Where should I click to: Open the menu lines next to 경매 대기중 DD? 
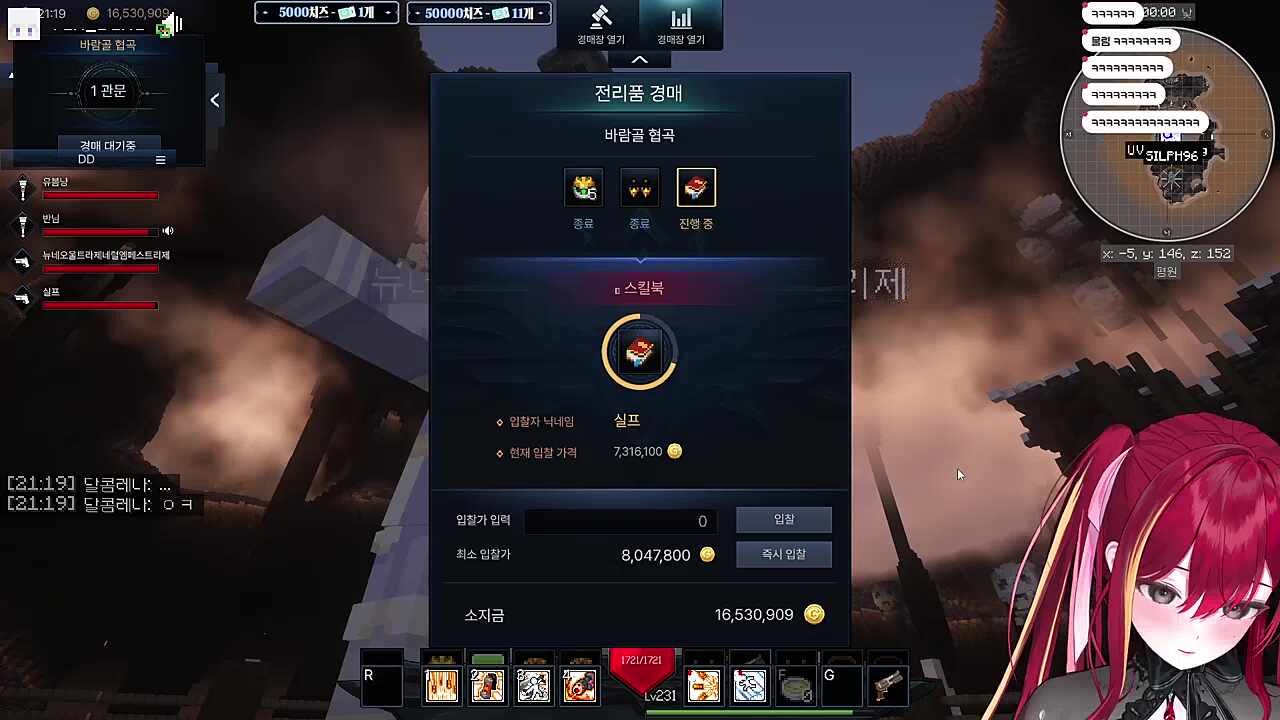tap(160, 159)
